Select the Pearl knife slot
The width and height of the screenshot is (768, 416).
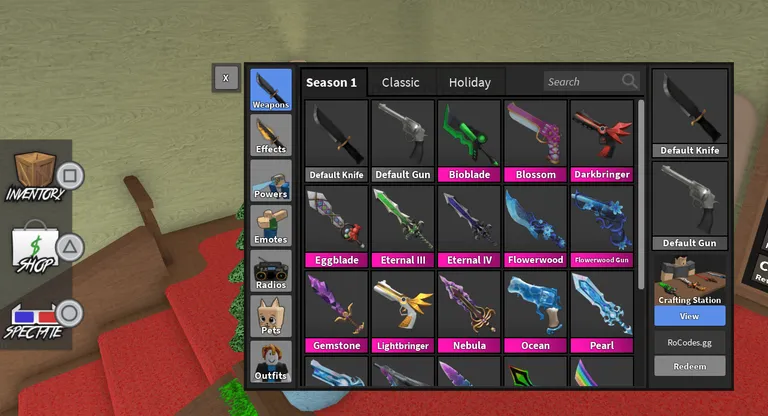click(601, 312)
